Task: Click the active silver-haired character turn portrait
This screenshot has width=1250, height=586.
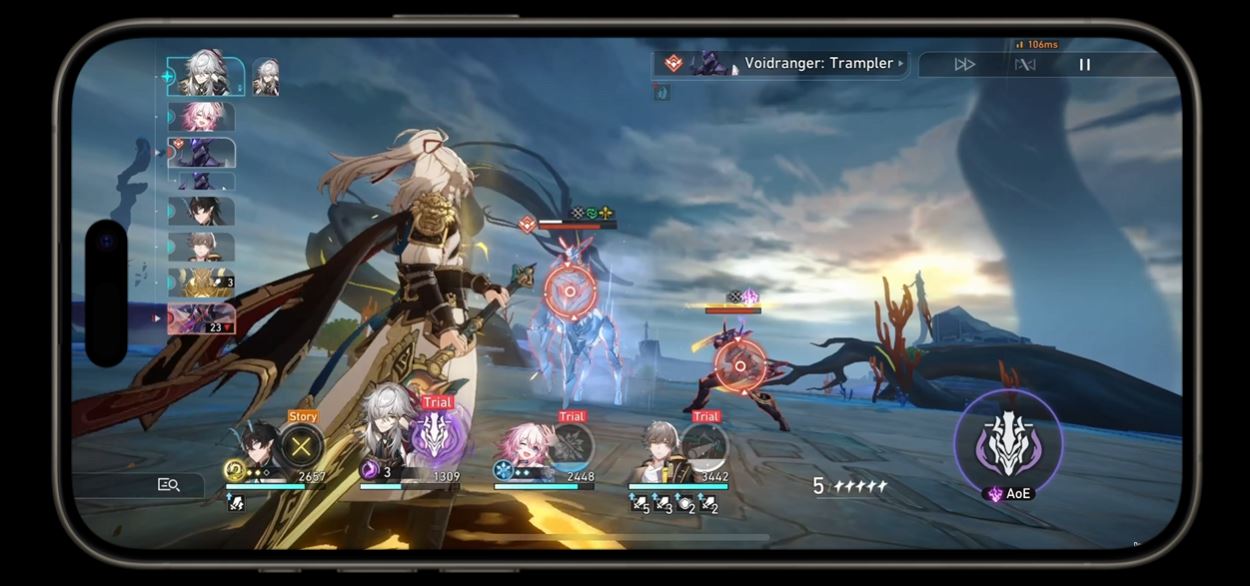Action: [x=207, y=77]
